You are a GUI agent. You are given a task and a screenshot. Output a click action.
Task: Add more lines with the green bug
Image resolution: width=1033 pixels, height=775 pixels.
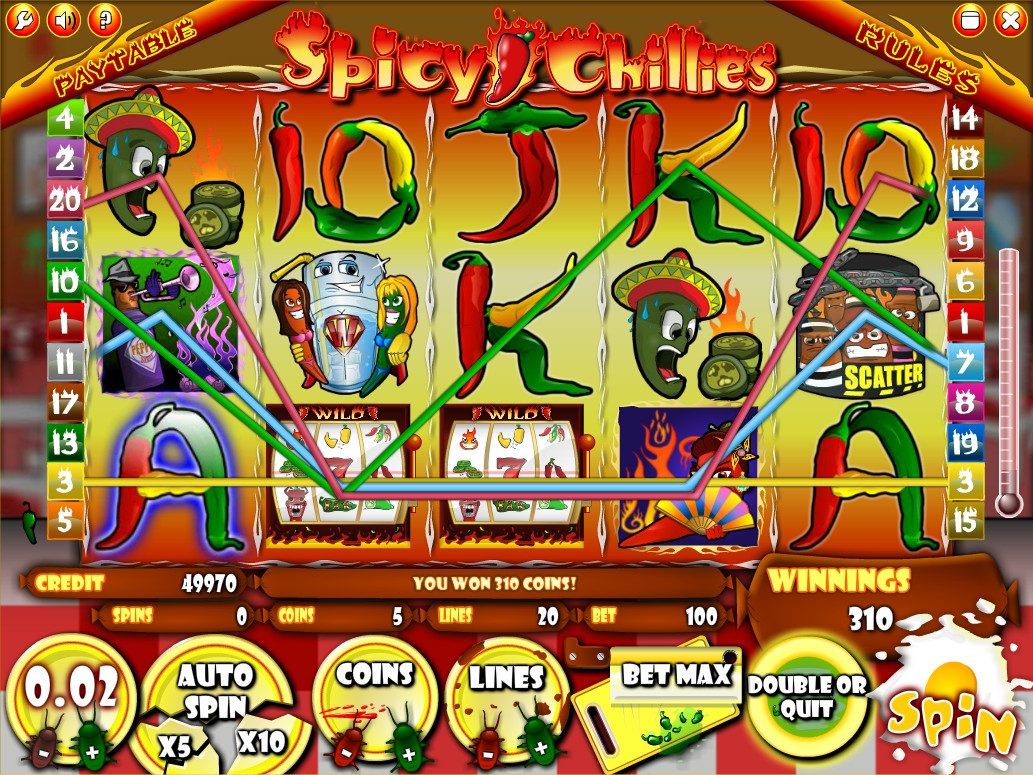[539, 745]
